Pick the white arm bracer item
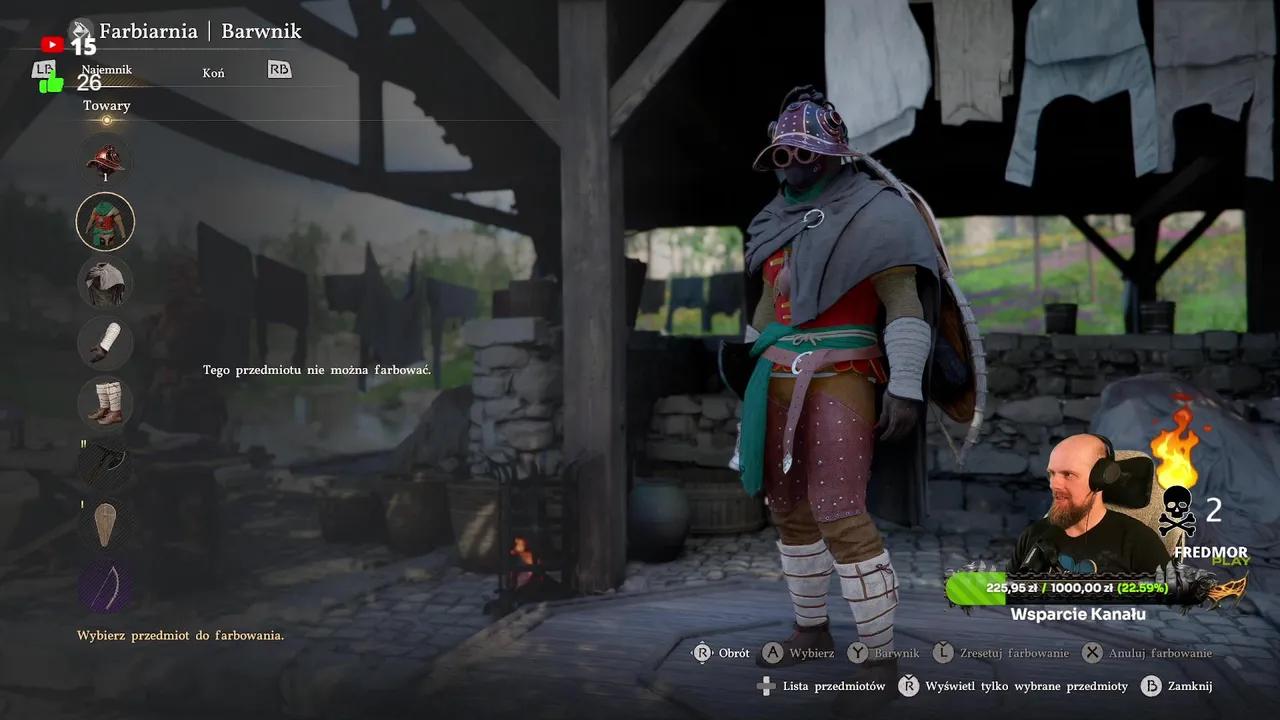1280x720 pixels. click(105, 342)
